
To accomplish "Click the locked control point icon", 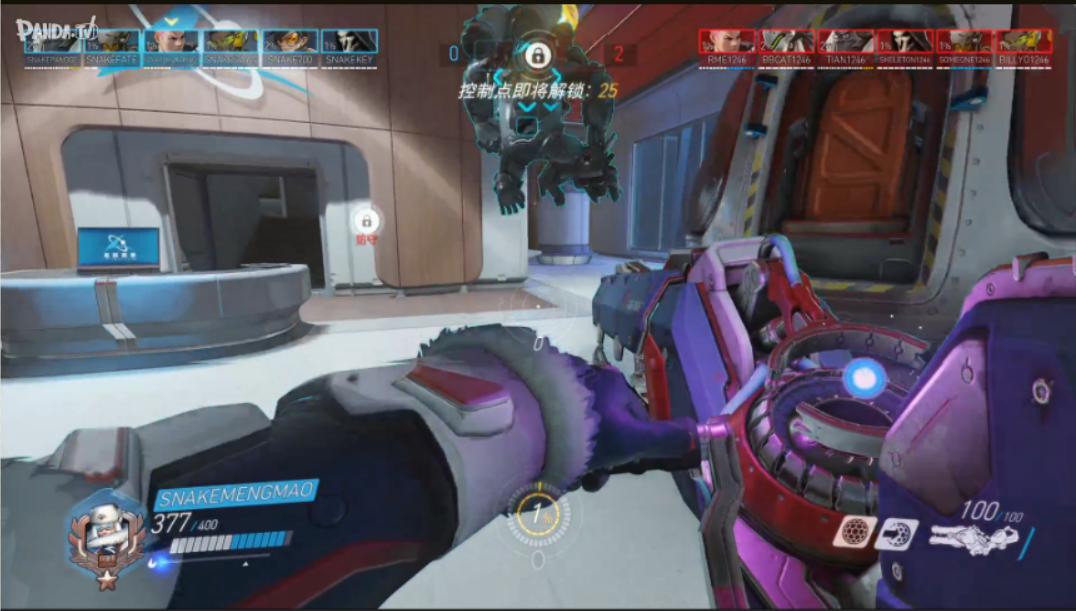I will pos(537,56).
